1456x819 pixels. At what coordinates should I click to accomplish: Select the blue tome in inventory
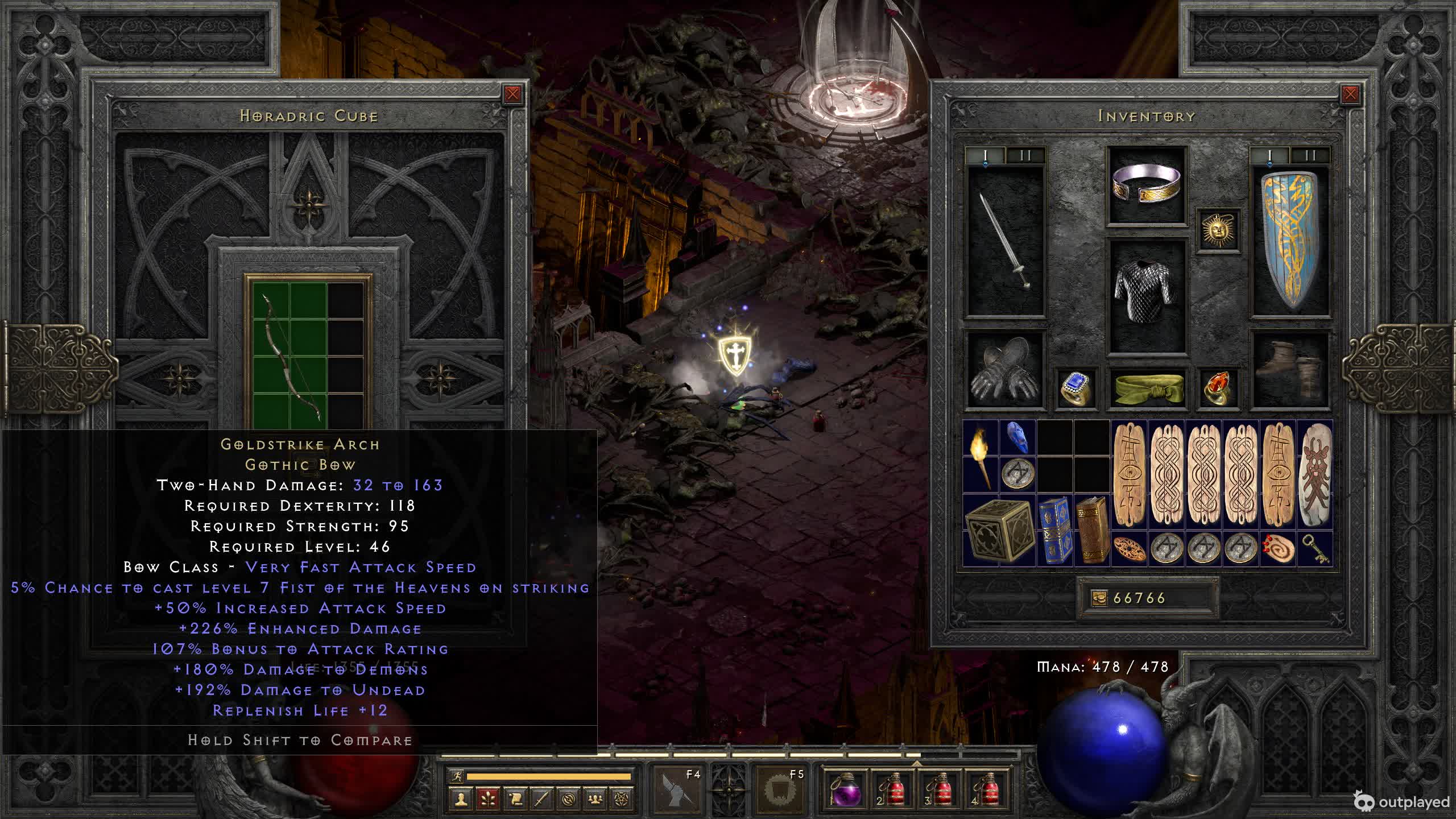click(1054, 530)
